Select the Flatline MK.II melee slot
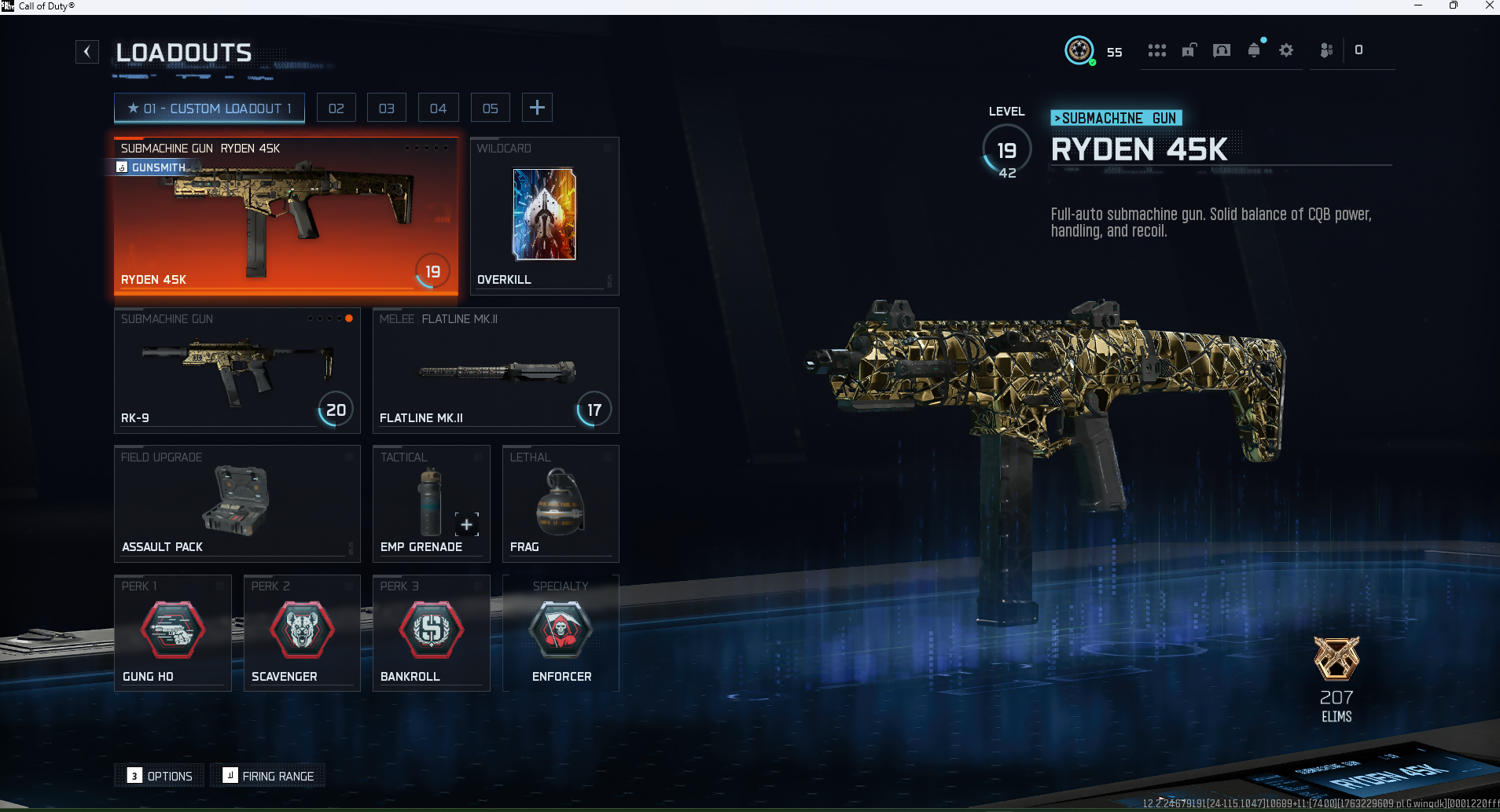The image size is (1500, 812). tap(495, 370)
